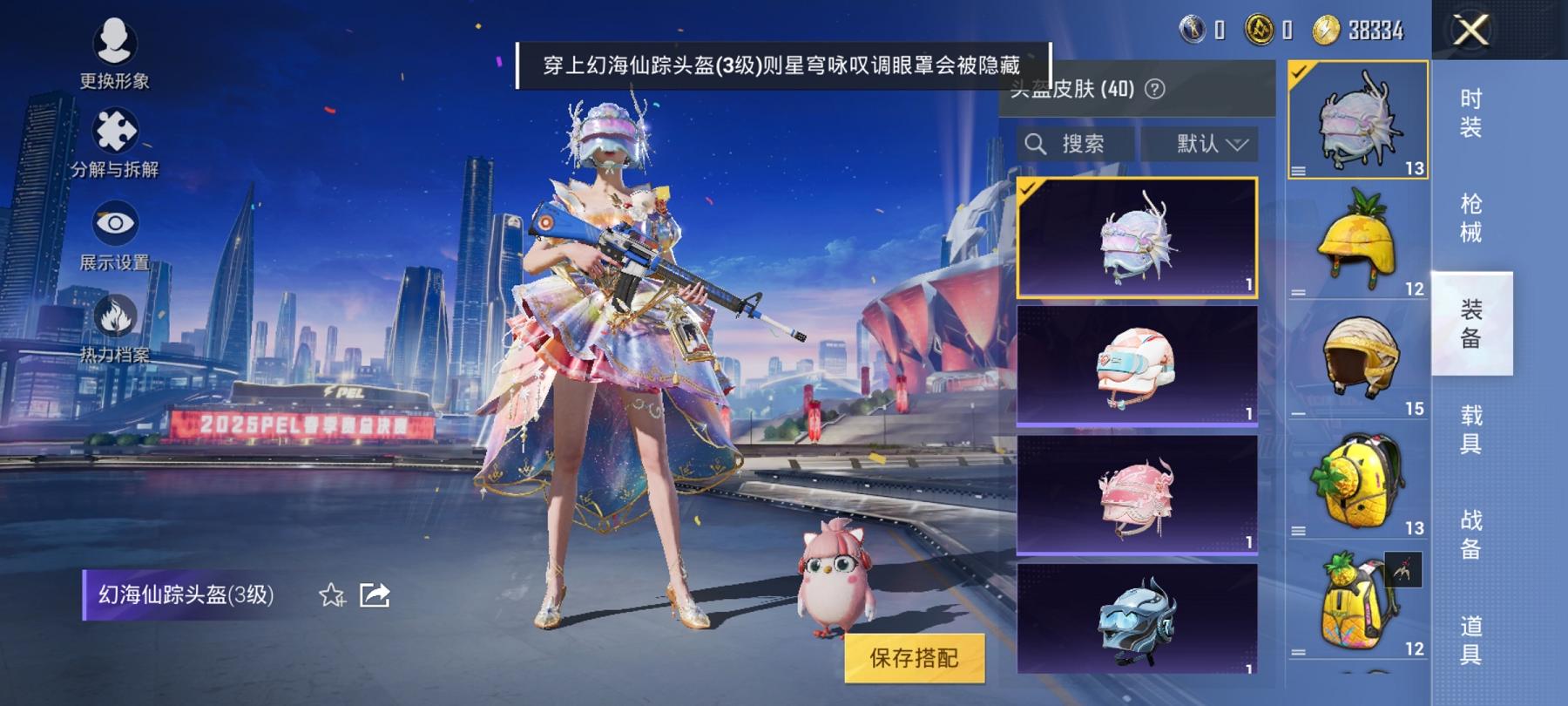This screenshot has height=706, width=1568.
Task: Expand the gold currency display at top
Action: click(1259, 29)
